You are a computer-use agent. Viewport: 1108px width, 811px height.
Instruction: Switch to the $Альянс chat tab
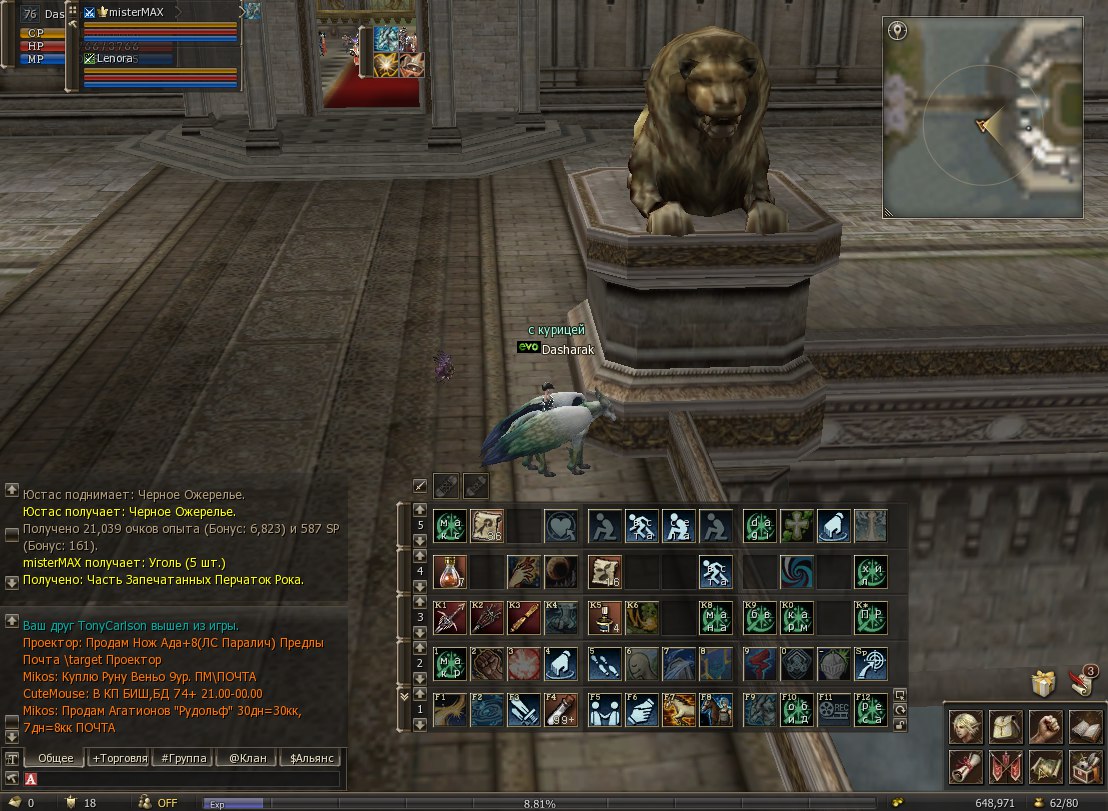point(311,758)
